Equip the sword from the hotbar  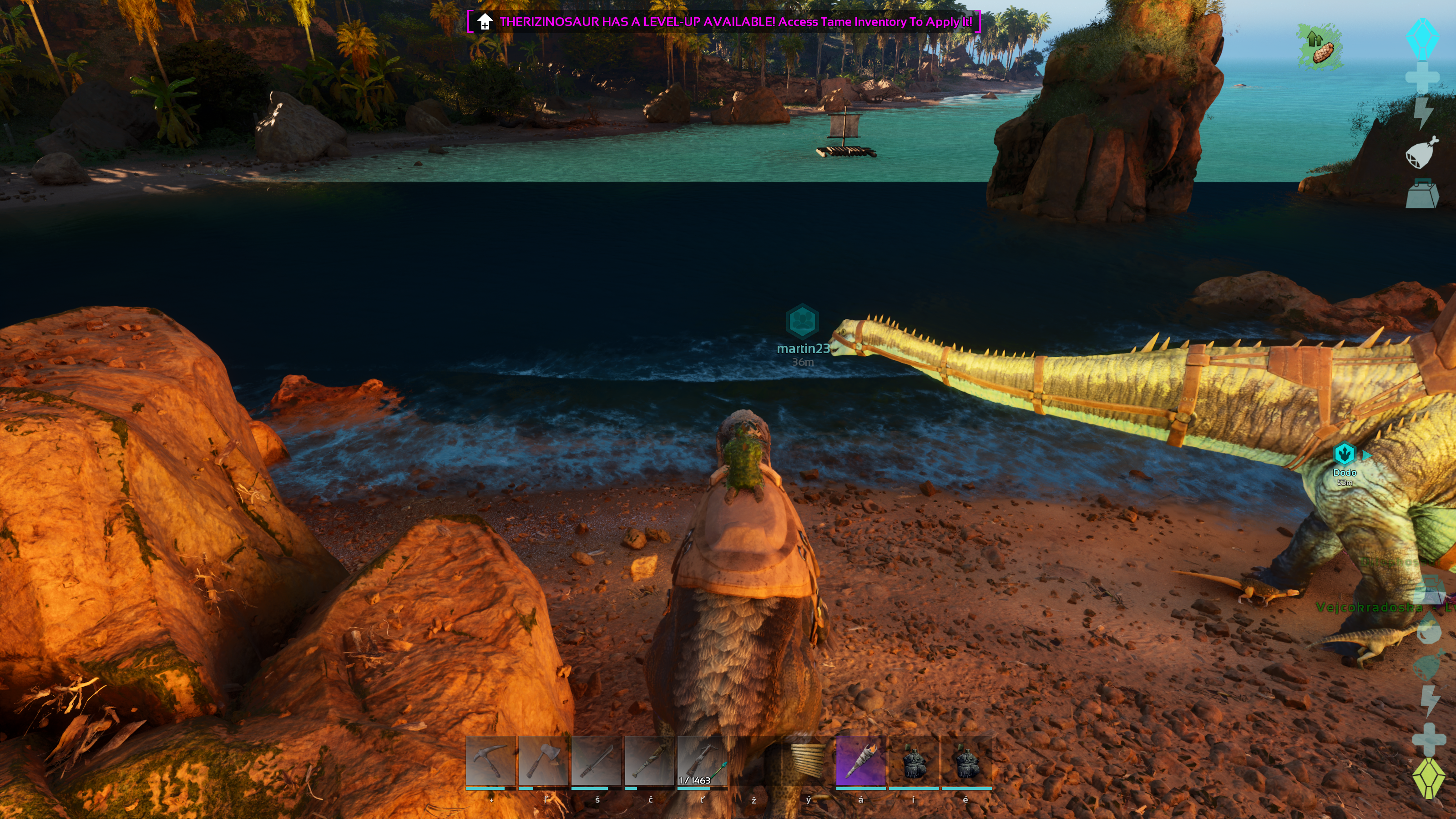pos(597,761)
